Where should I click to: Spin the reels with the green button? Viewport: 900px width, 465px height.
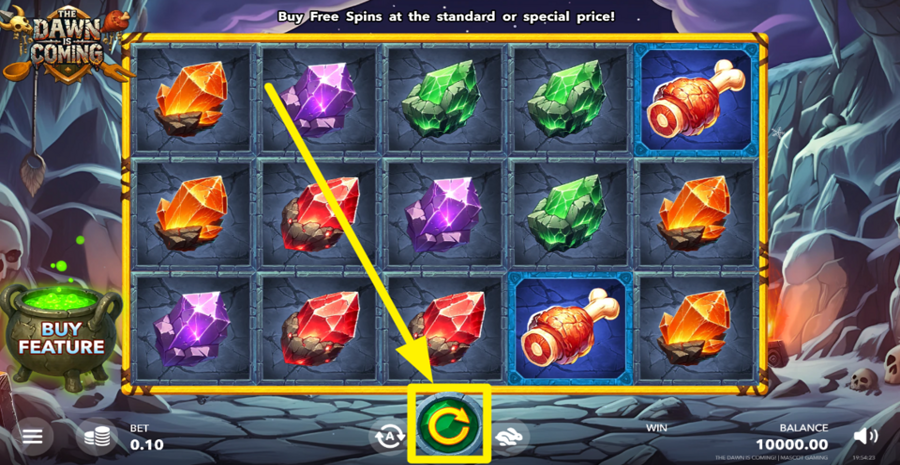click(x=449, y=426)
